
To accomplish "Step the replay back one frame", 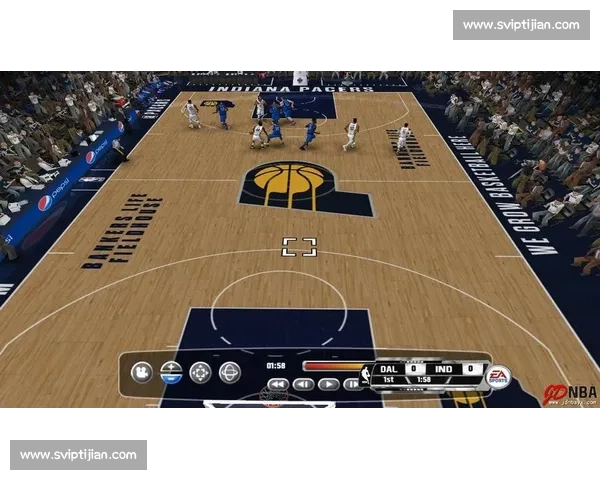I will tap(303, 384).
